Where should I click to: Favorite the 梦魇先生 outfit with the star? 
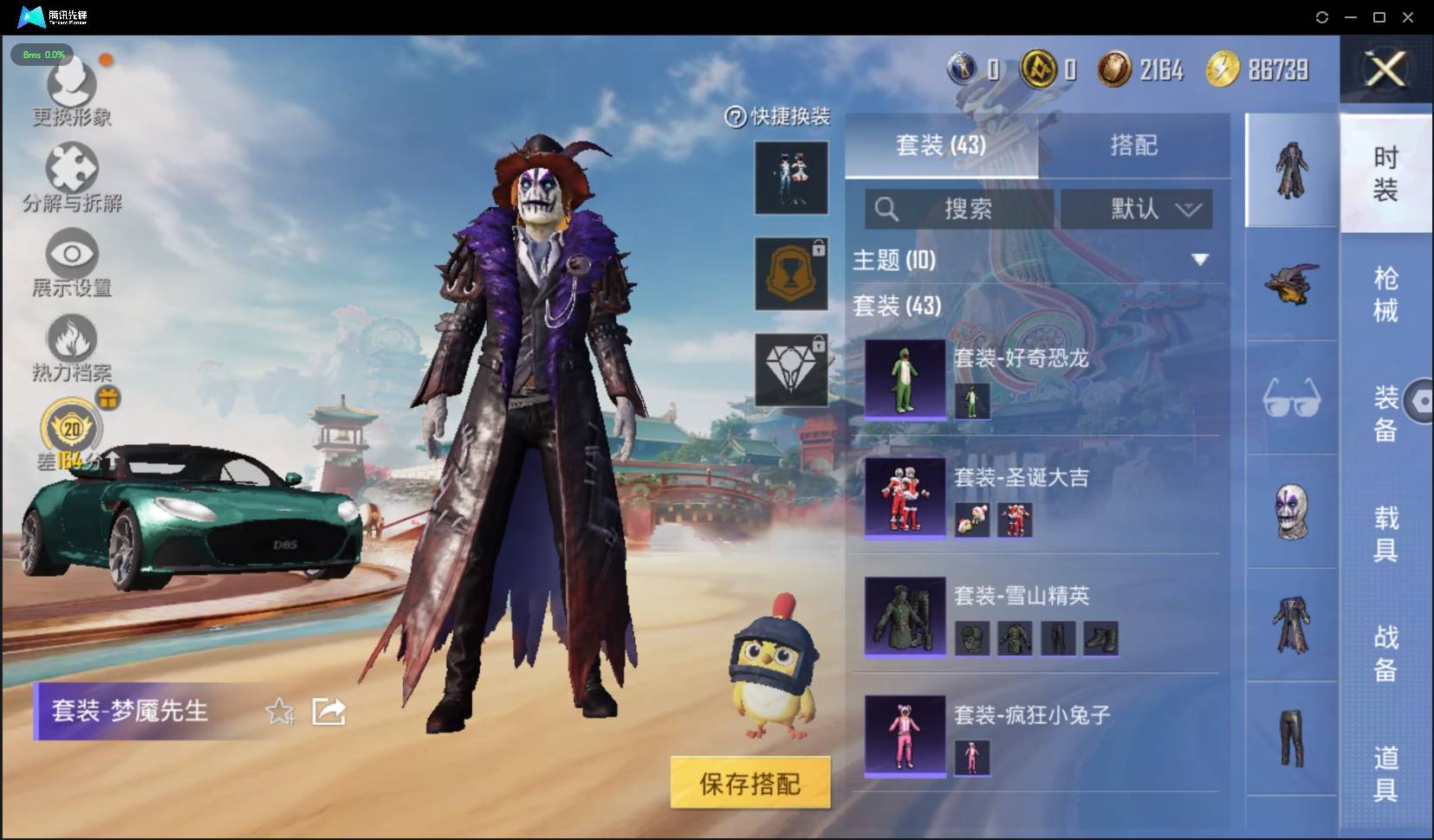[x=279, y=712]
